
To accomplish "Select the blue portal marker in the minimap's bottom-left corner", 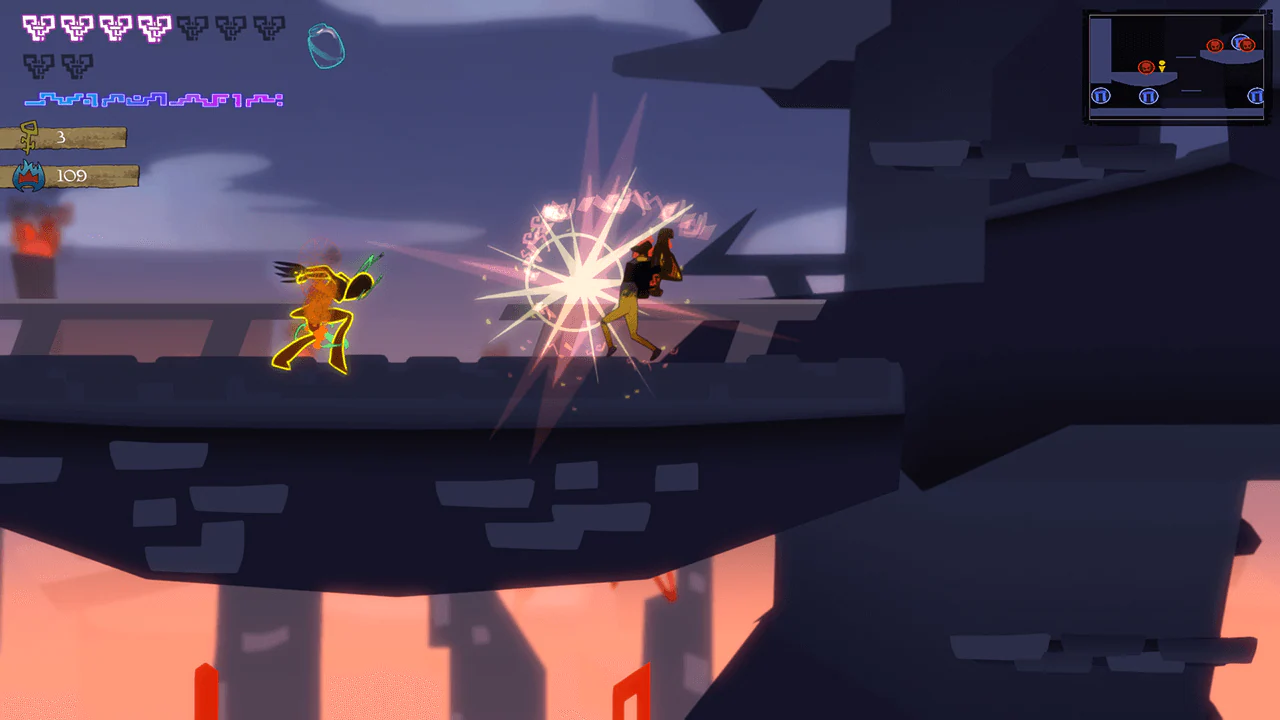I will click(x=1101, y=95).
